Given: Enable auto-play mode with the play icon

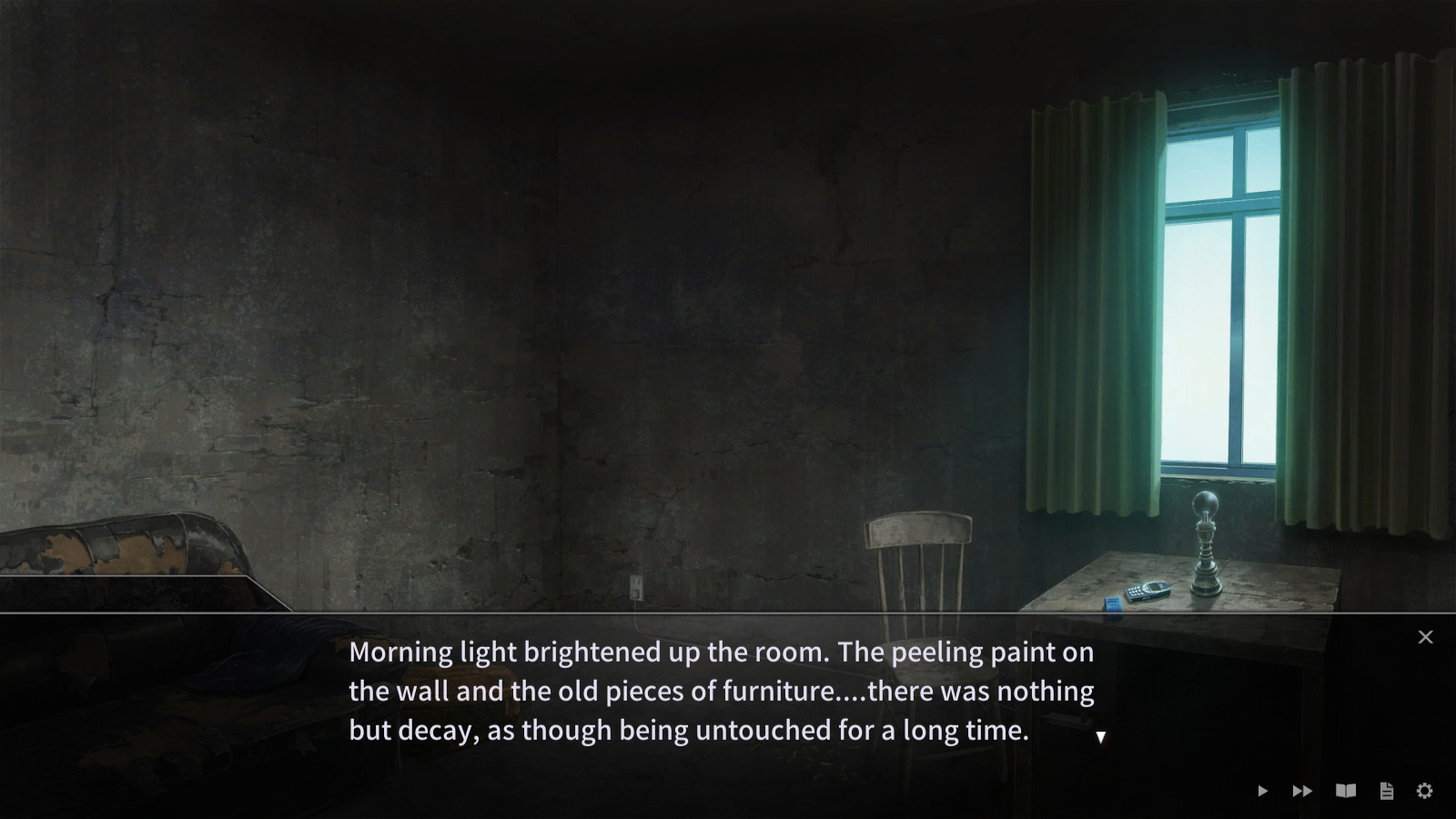Looking at the screenshot, I should [x=1263, y=791].
